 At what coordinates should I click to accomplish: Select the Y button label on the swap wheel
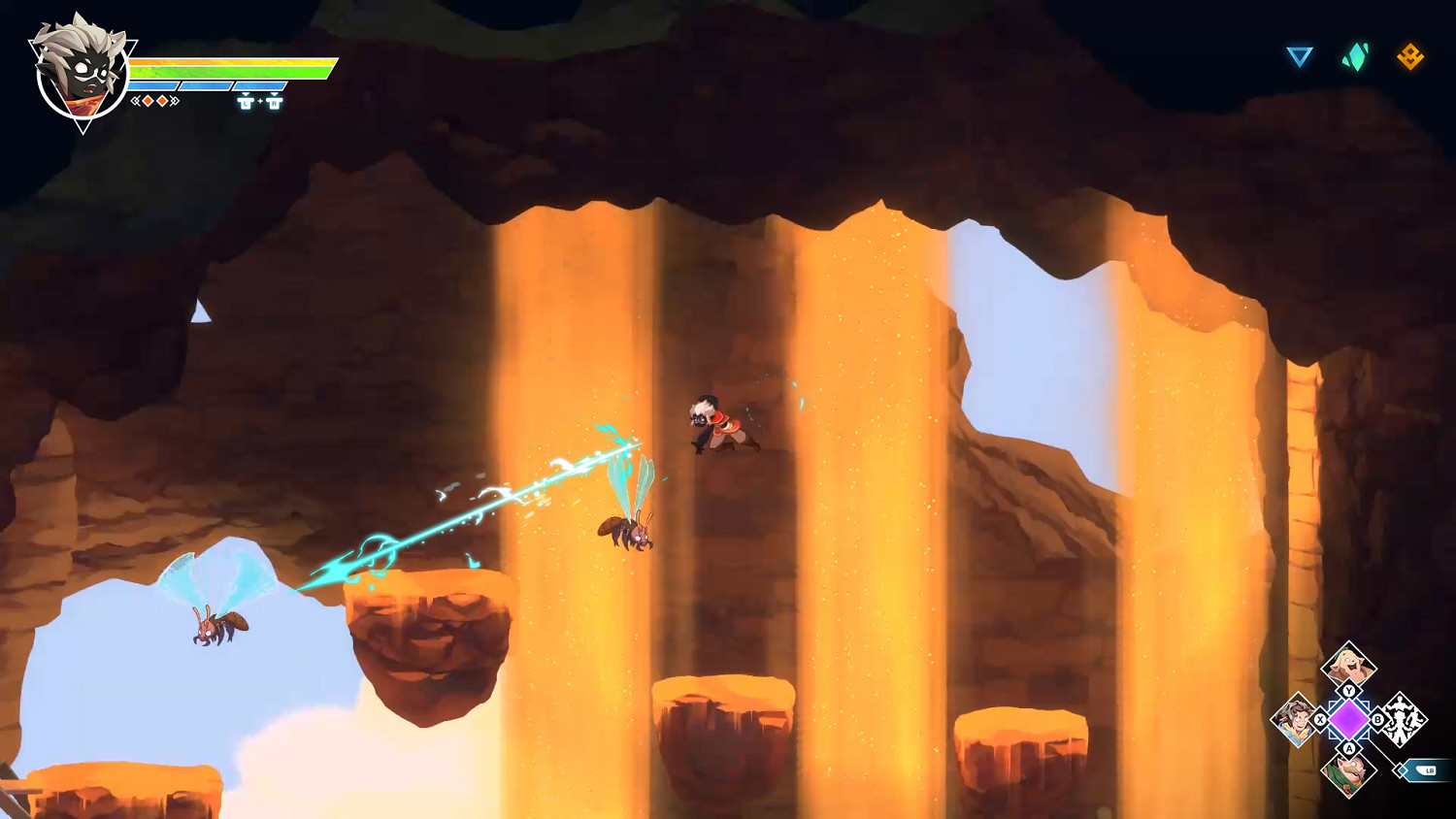pos(1348,690)
